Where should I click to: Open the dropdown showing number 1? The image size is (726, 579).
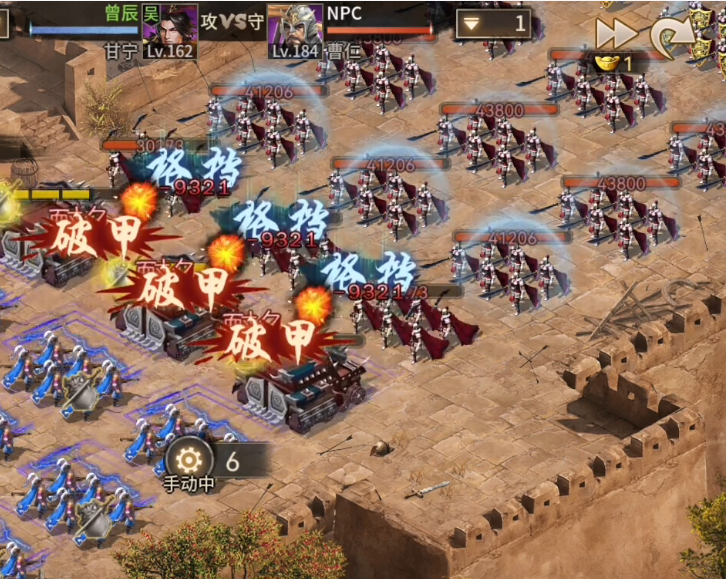492,23
